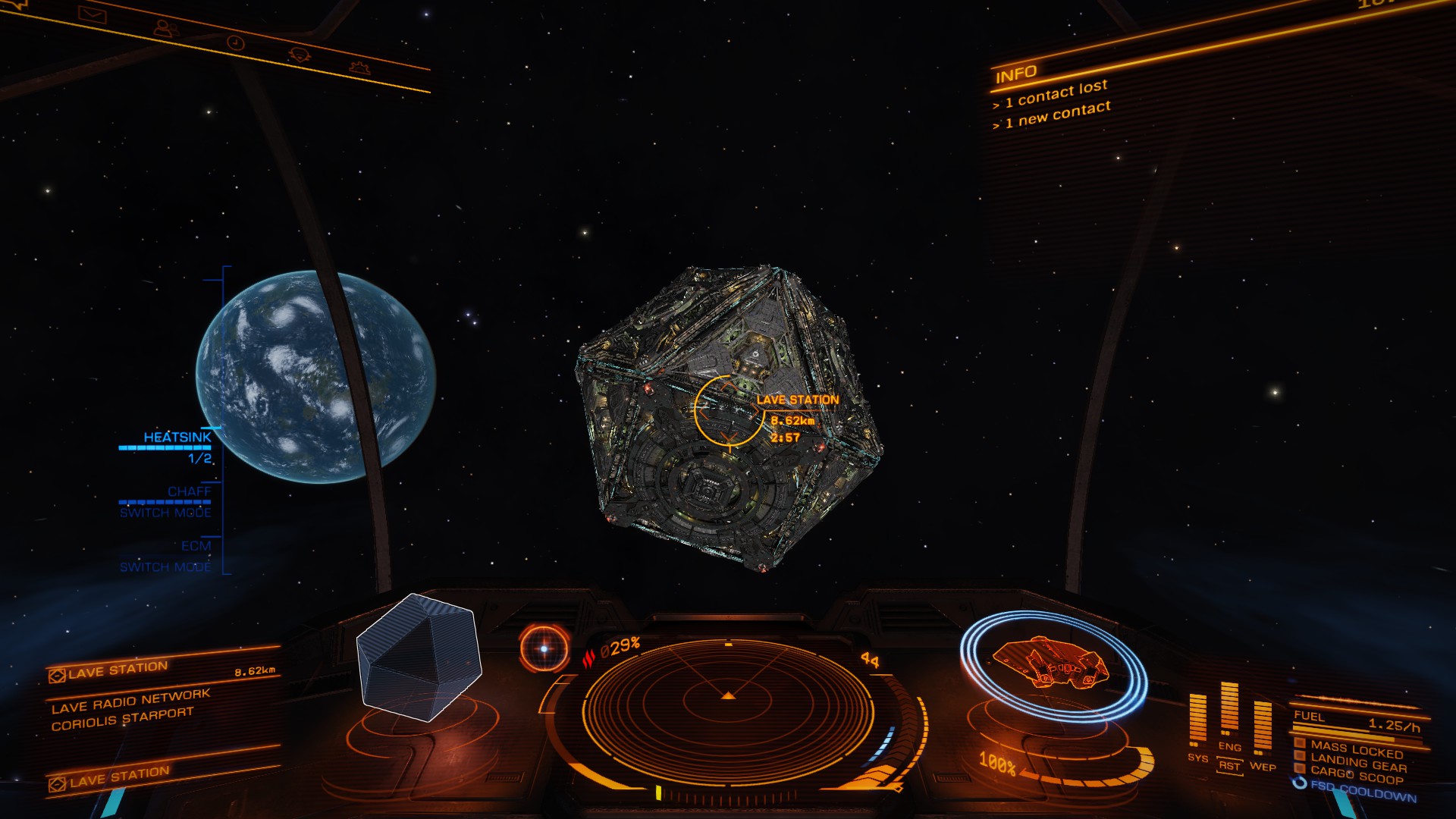Select the ship shield hologram

[x=1053, y=664]
